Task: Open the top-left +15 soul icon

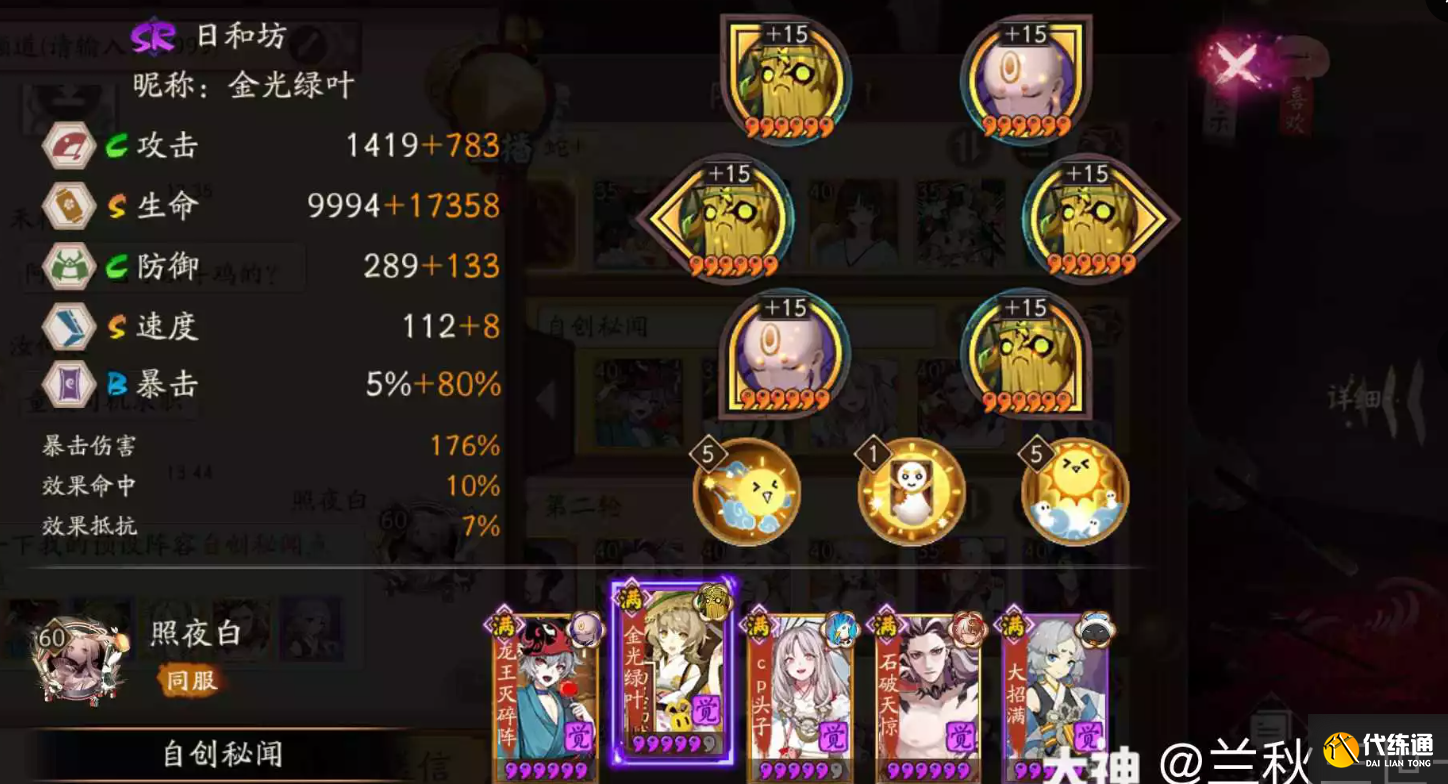Action: point(785,77)
